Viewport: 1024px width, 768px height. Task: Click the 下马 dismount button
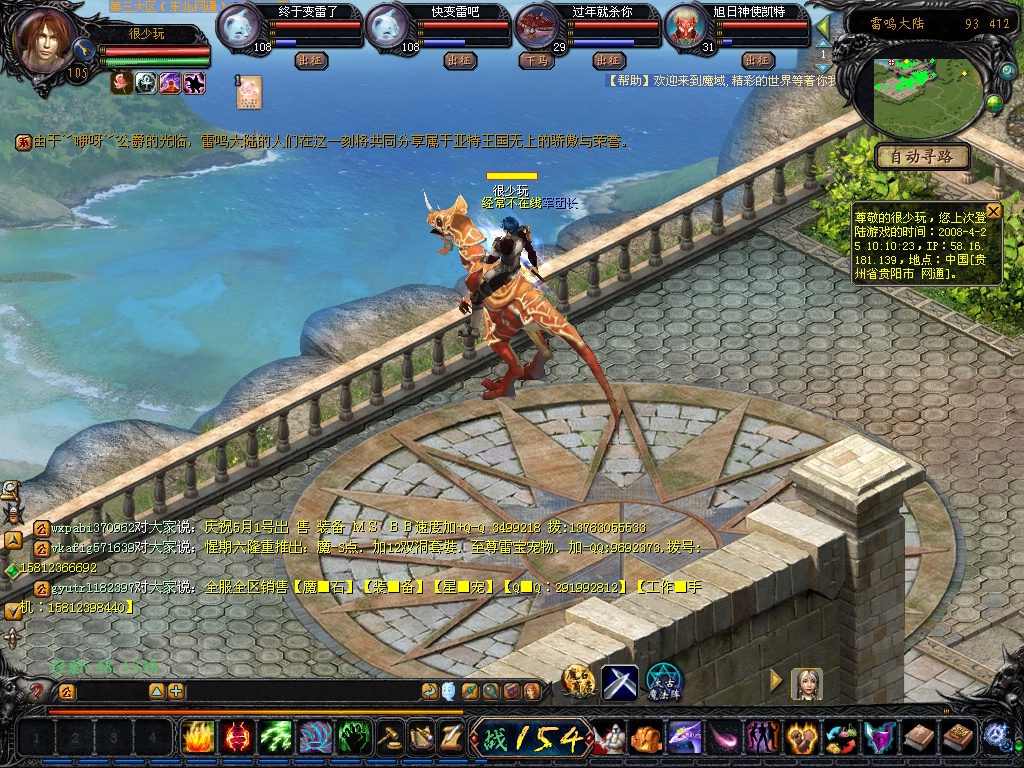tap(536, 60)
